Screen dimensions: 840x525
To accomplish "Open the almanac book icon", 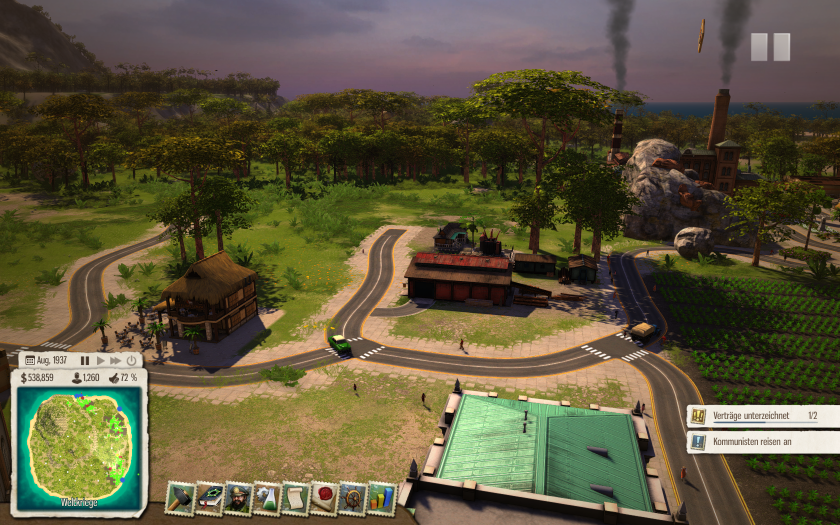I will pos(209,497).
